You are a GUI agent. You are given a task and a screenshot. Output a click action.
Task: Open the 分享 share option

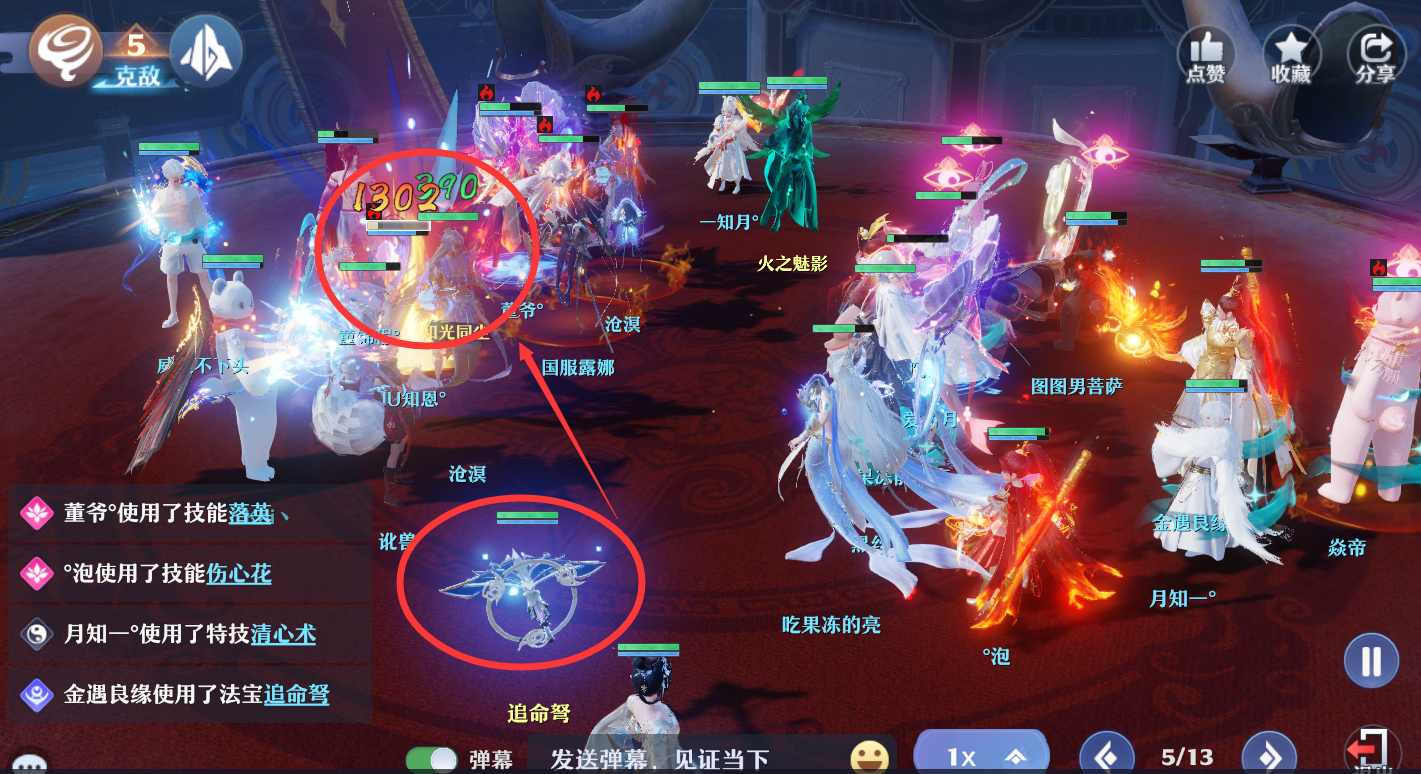[x=1375, y=53]
